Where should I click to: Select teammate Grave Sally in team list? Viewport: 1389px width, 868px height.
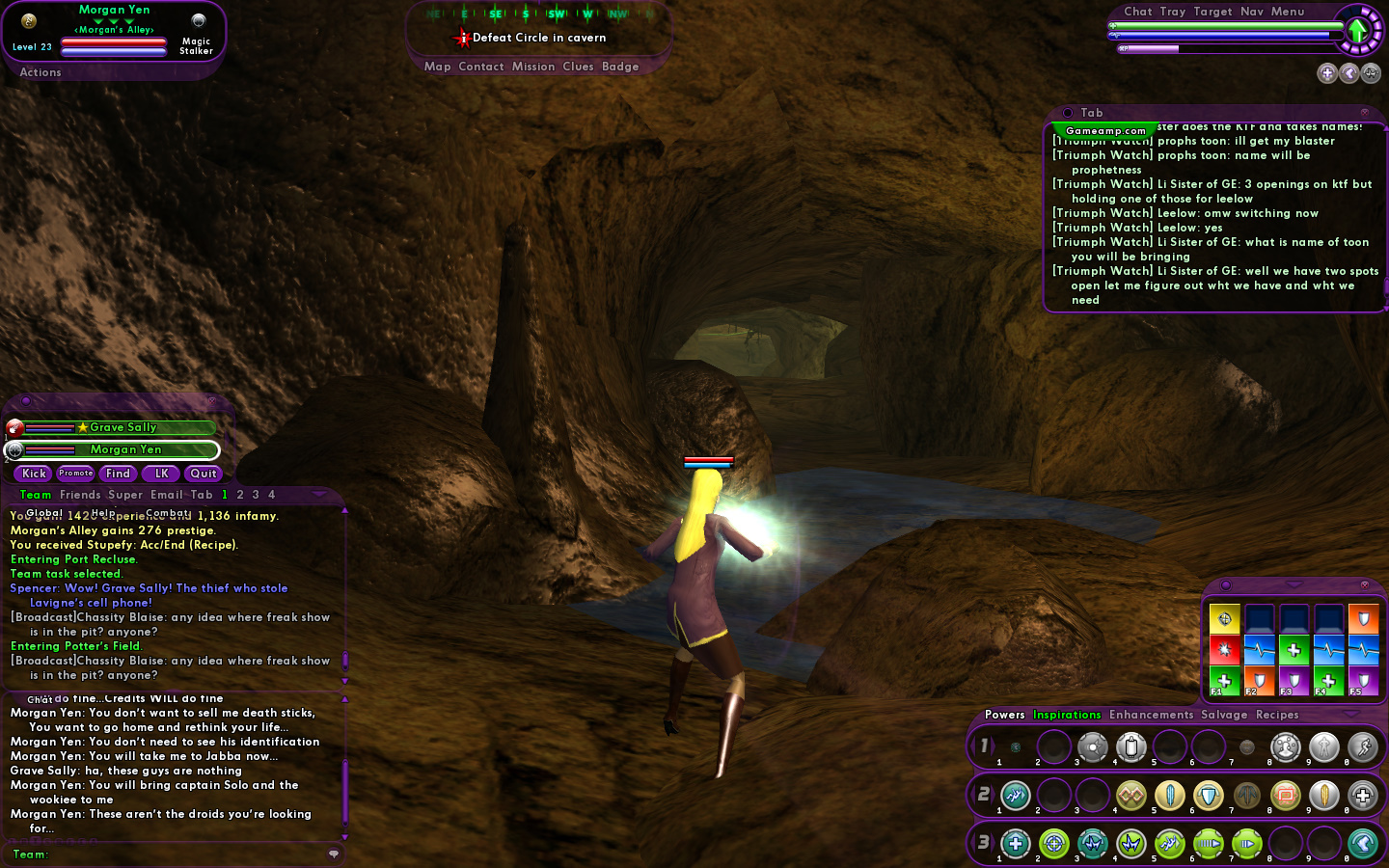click(123, 427)
